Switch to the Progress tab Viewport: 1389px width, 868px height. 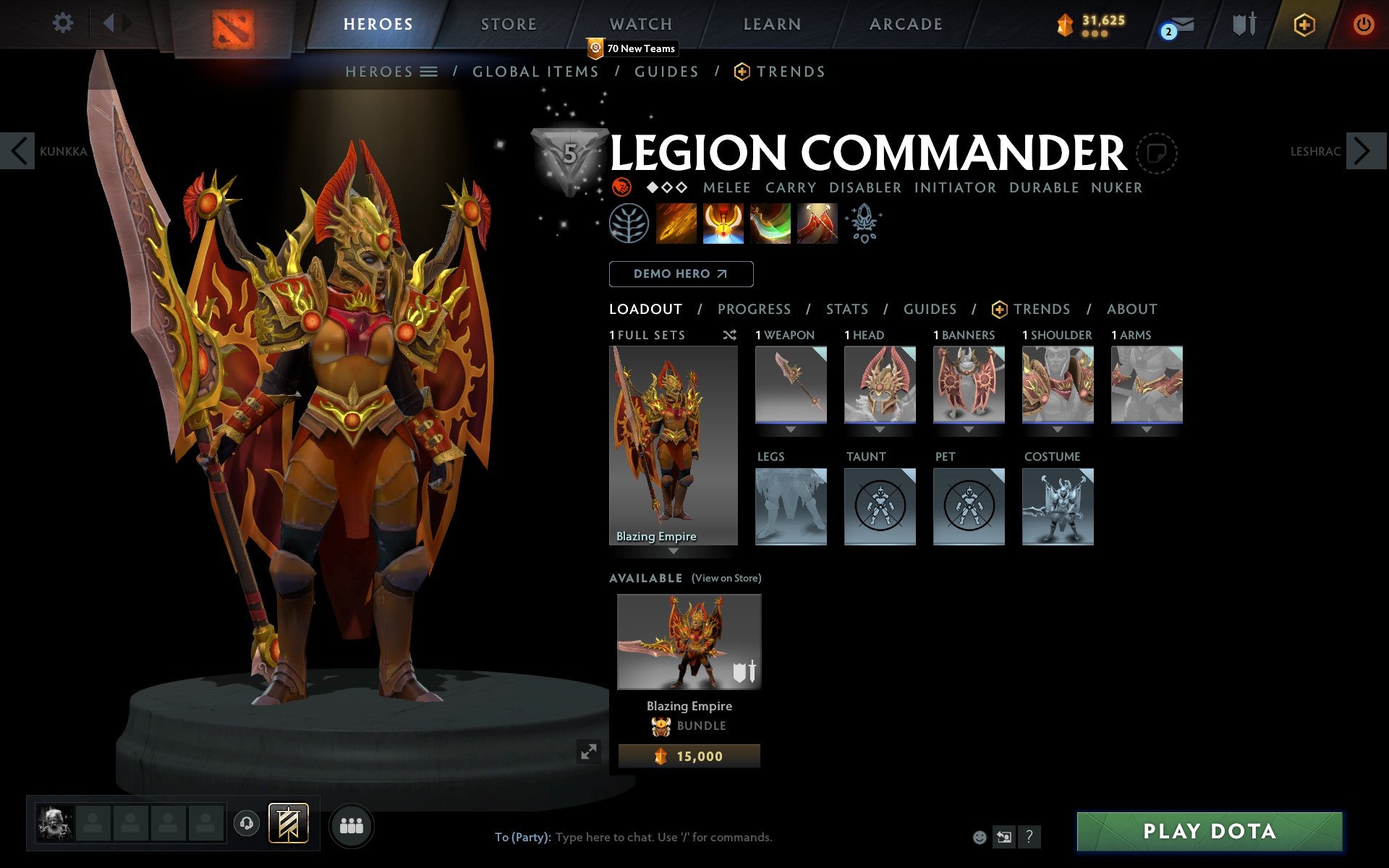[754, 309]
